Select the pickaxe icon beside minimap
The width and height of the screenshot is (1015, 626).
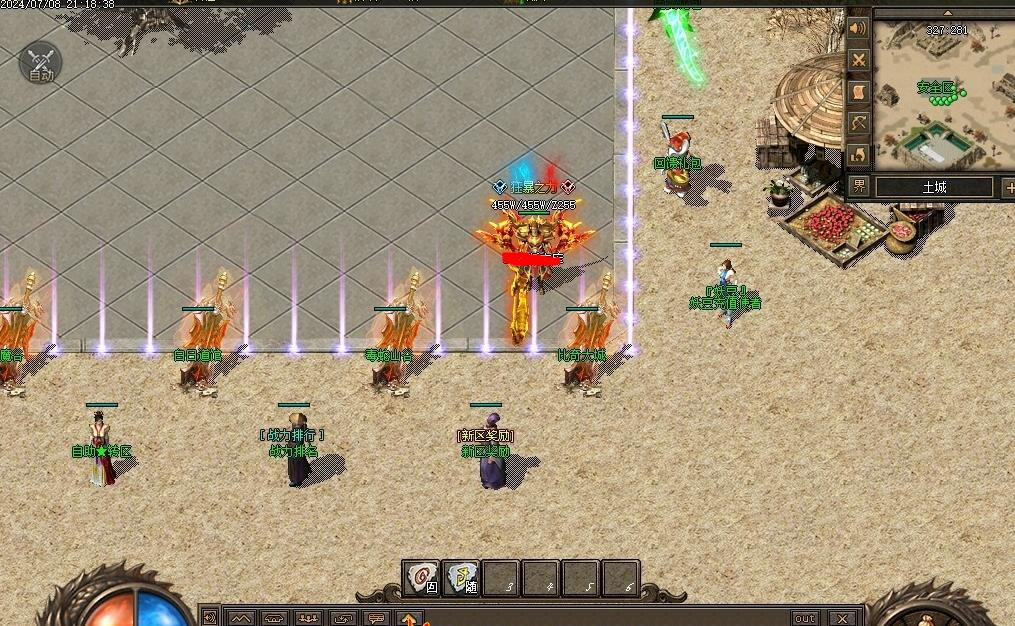click(x=858, y=123)
